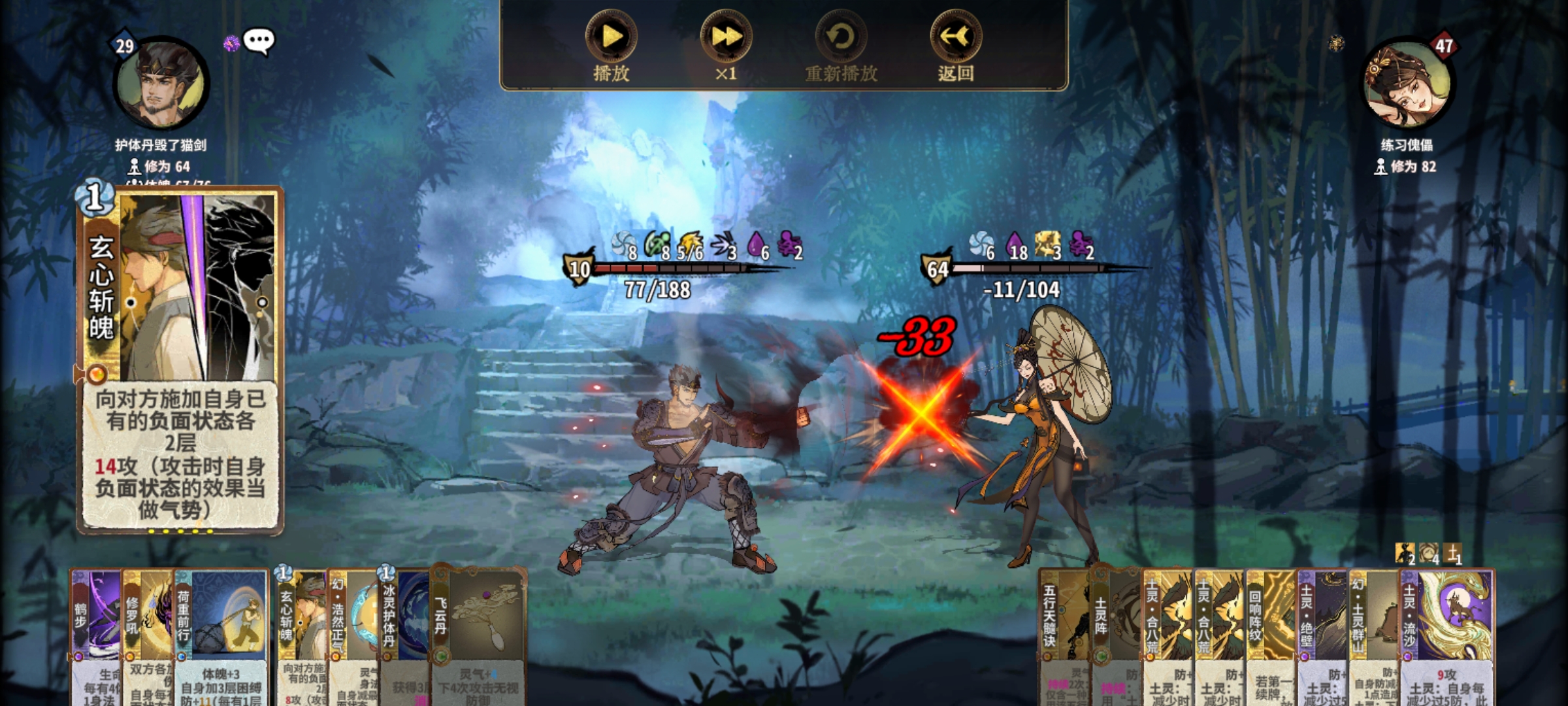Change the ×1 playback speed
1568x706 pixels.
click(726, 38)
